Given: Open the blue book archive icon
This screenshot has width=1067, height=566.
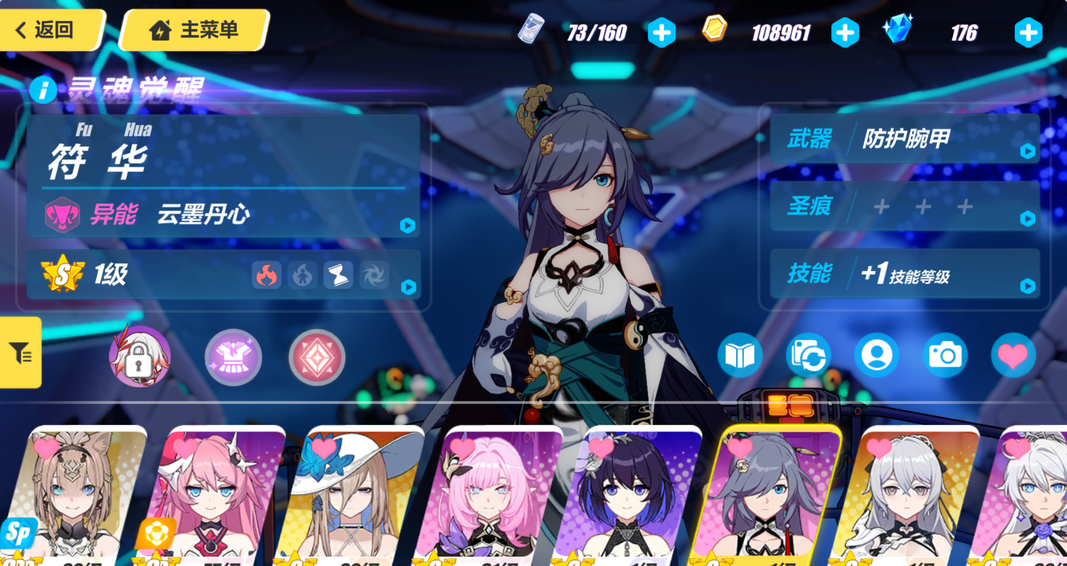Looking at the screenshot, I should pyautogui.click(x=740, y=355).
